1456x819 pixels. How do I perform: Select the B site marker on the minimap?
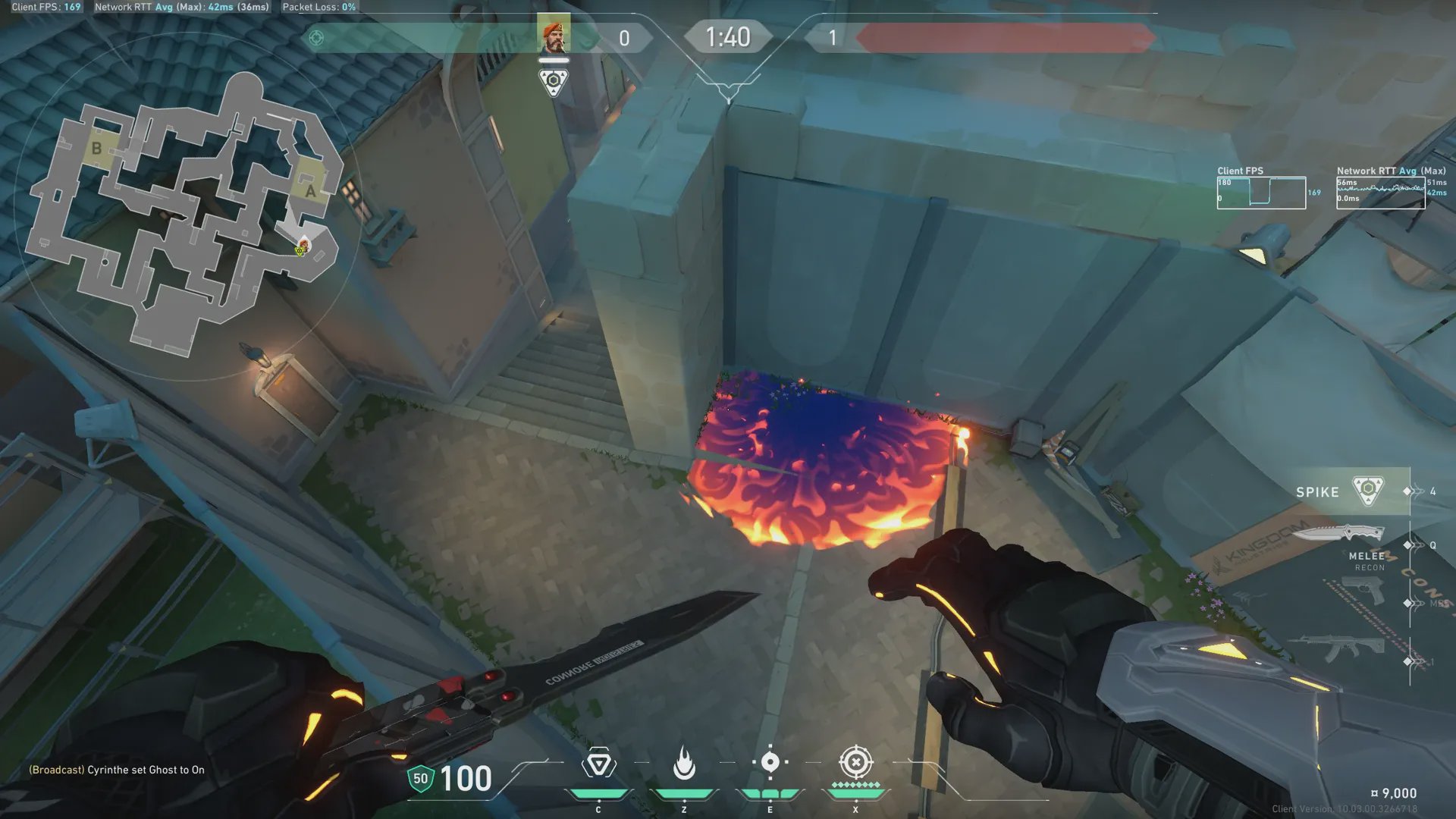pyautogui.click(x=96, y=149)
